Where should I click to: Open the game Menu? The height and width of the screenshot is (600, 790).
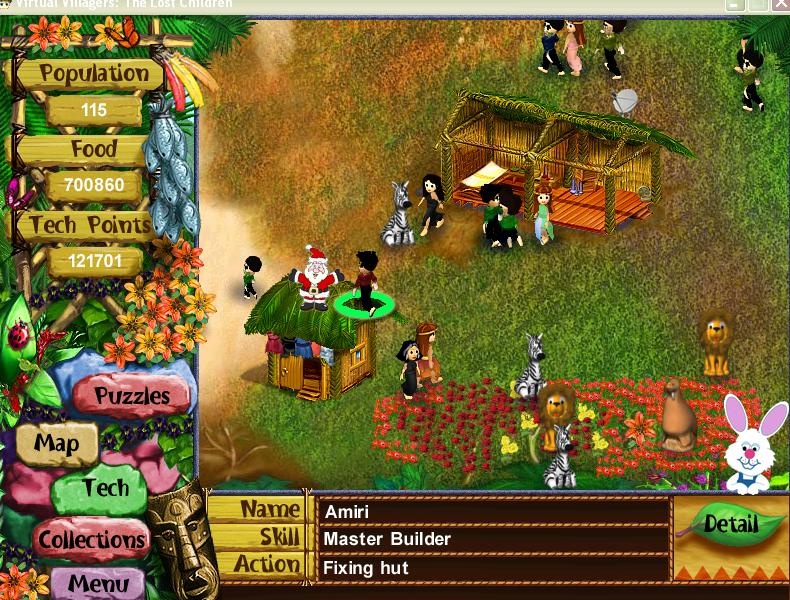click(x=99, y=583)
